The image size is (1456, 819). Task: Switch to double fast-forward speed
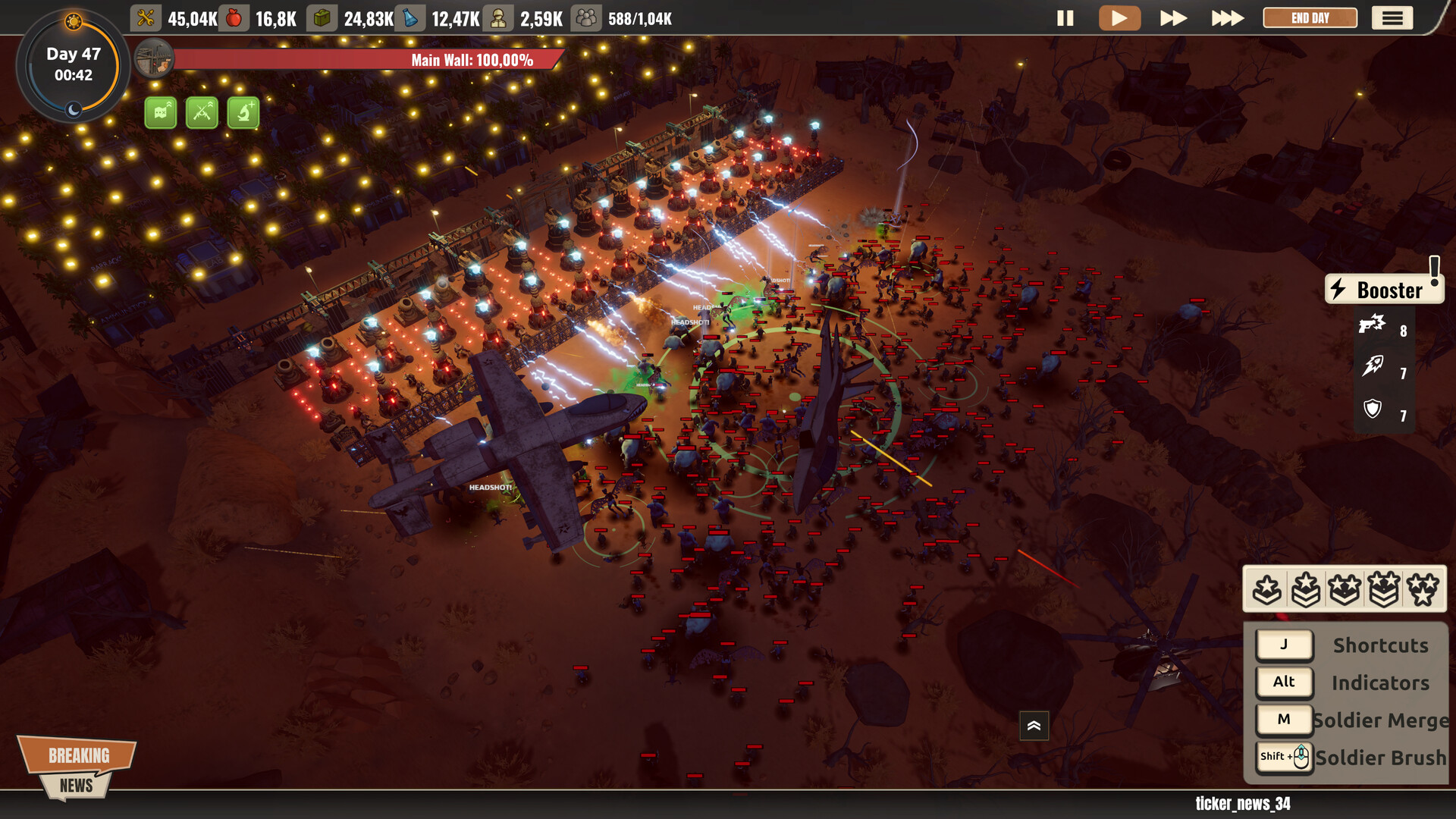coord(1173,18)
